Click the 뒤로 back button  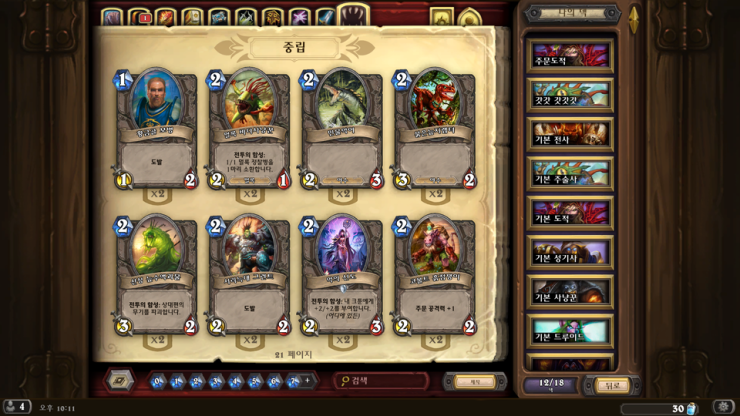click(x=608, y=385)
